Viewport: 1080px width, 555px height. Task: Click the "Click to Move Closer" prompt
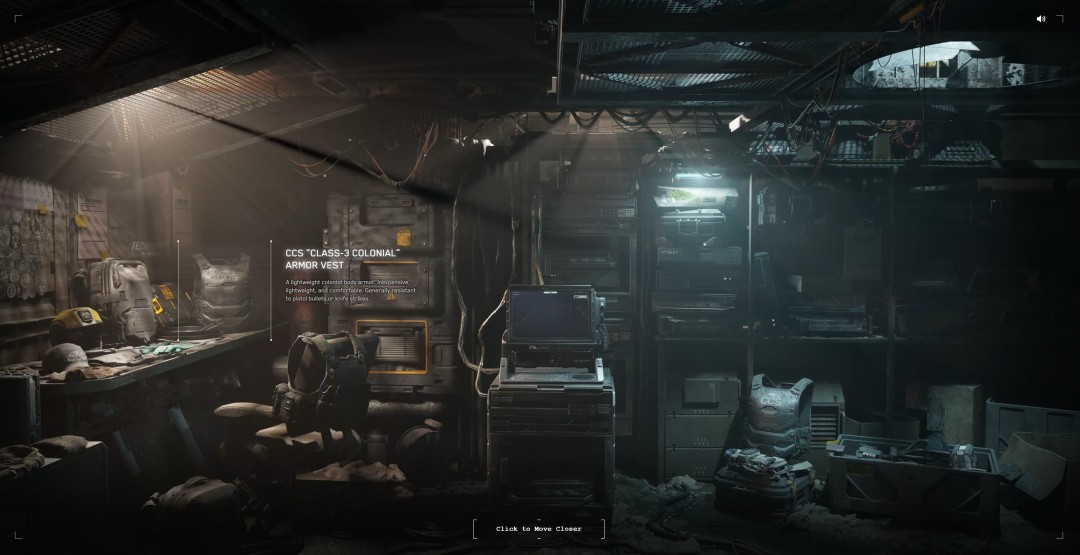click(x=538, y=528)
